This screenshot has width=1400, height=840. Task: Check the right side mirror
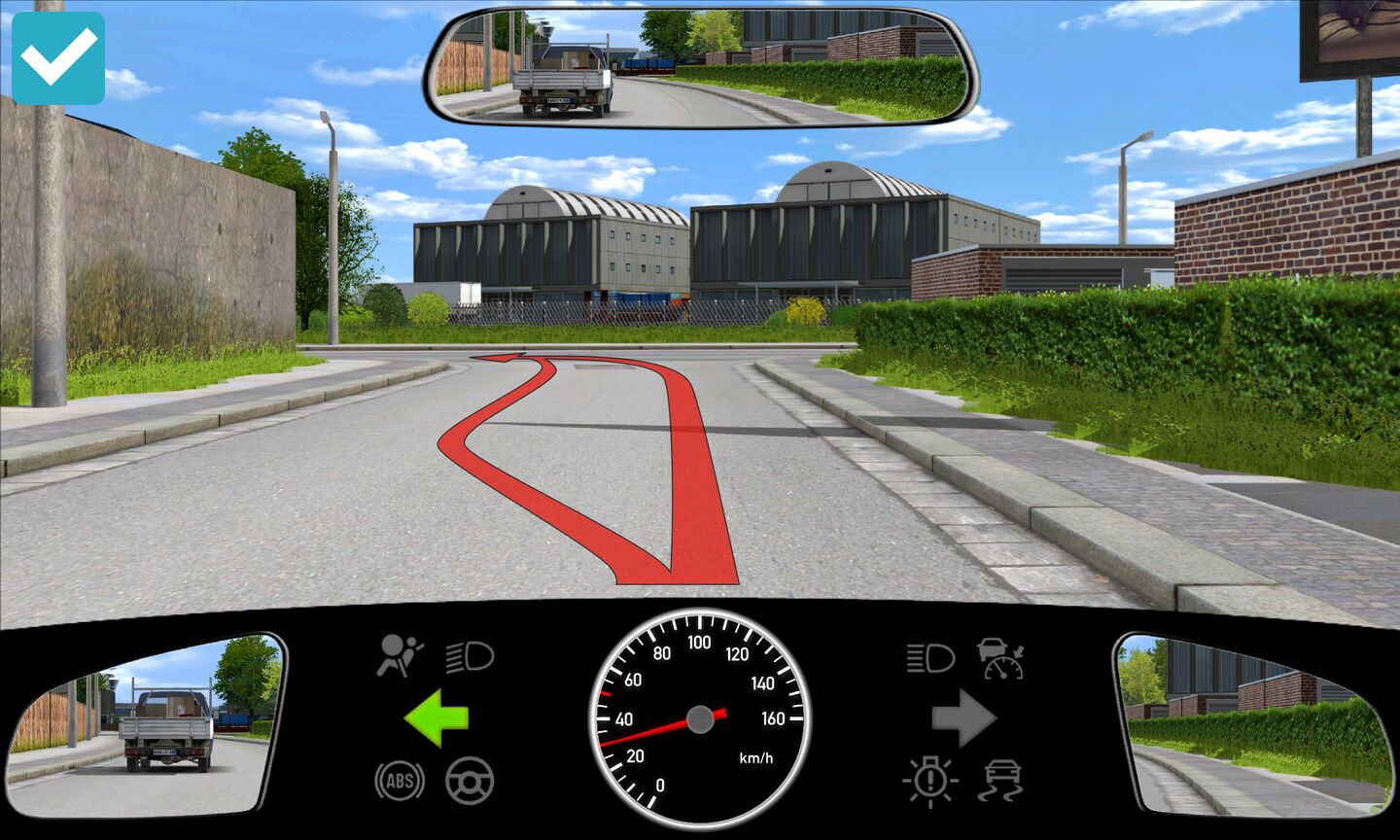(x=1254, y=726)
